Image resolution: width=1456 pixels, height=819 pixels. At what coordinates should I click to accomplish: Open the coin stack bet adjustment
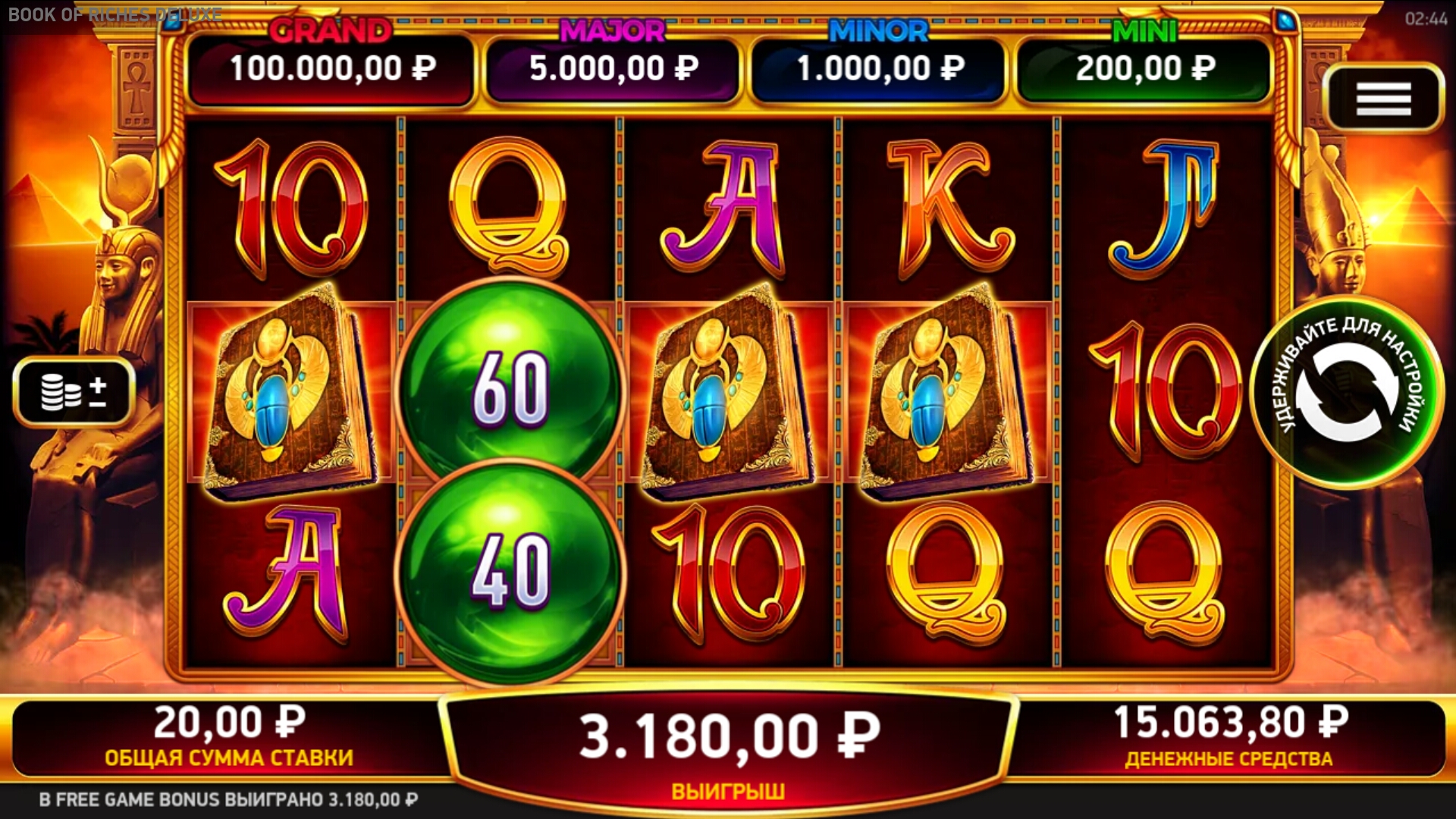74,392
